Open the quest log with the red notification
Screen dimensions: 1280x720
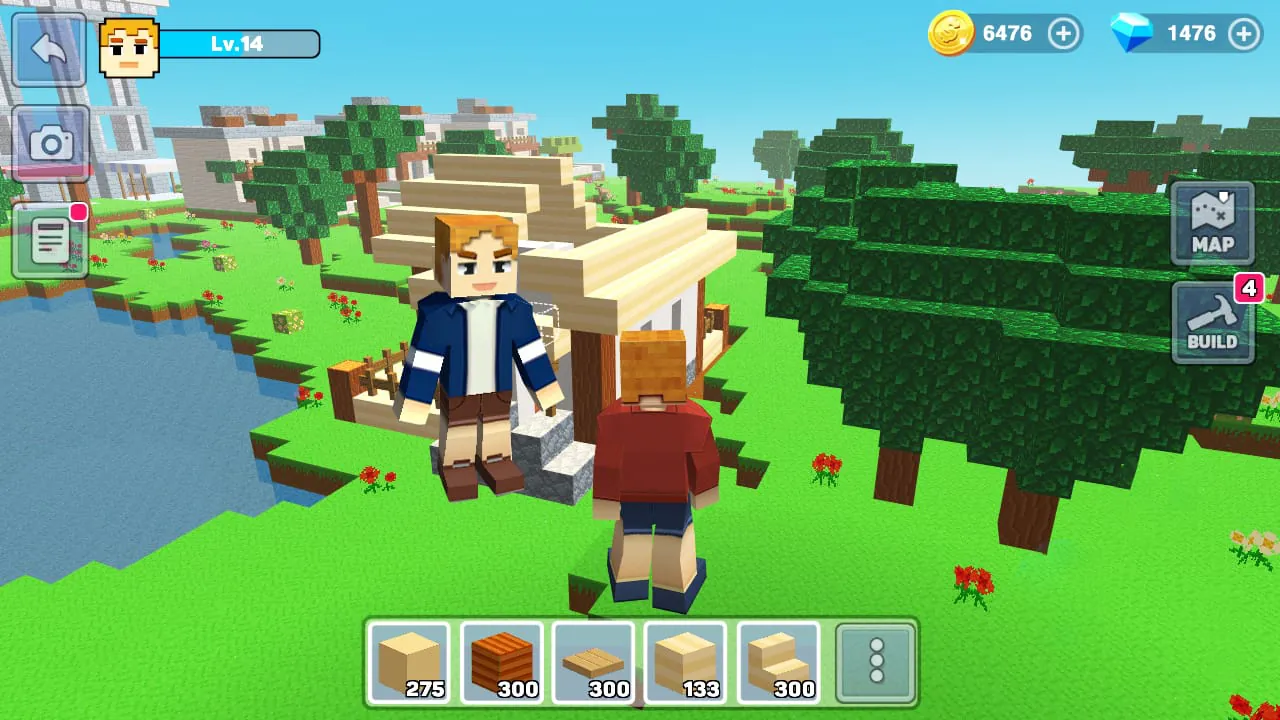(50, 240)
